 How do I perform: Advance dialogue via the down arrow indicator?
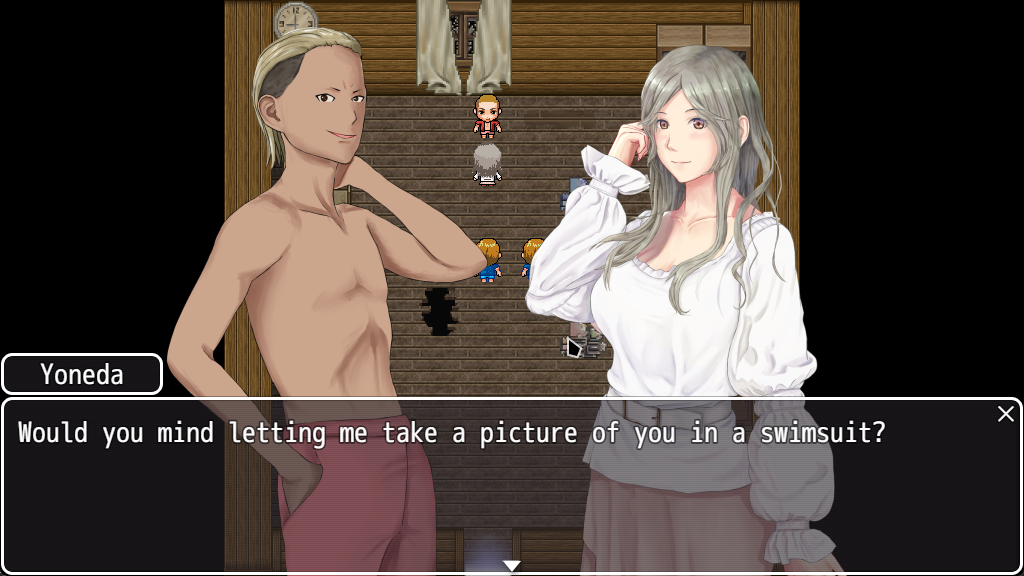pos(512,566)
